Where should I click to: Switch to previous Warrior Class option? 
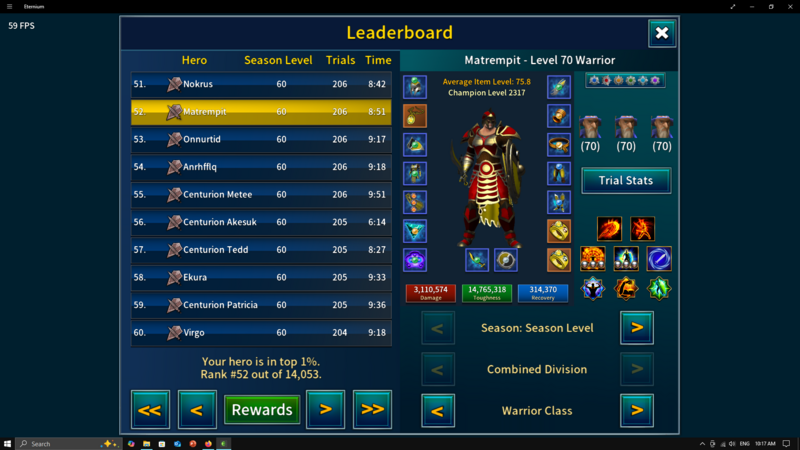pos(438,410)
